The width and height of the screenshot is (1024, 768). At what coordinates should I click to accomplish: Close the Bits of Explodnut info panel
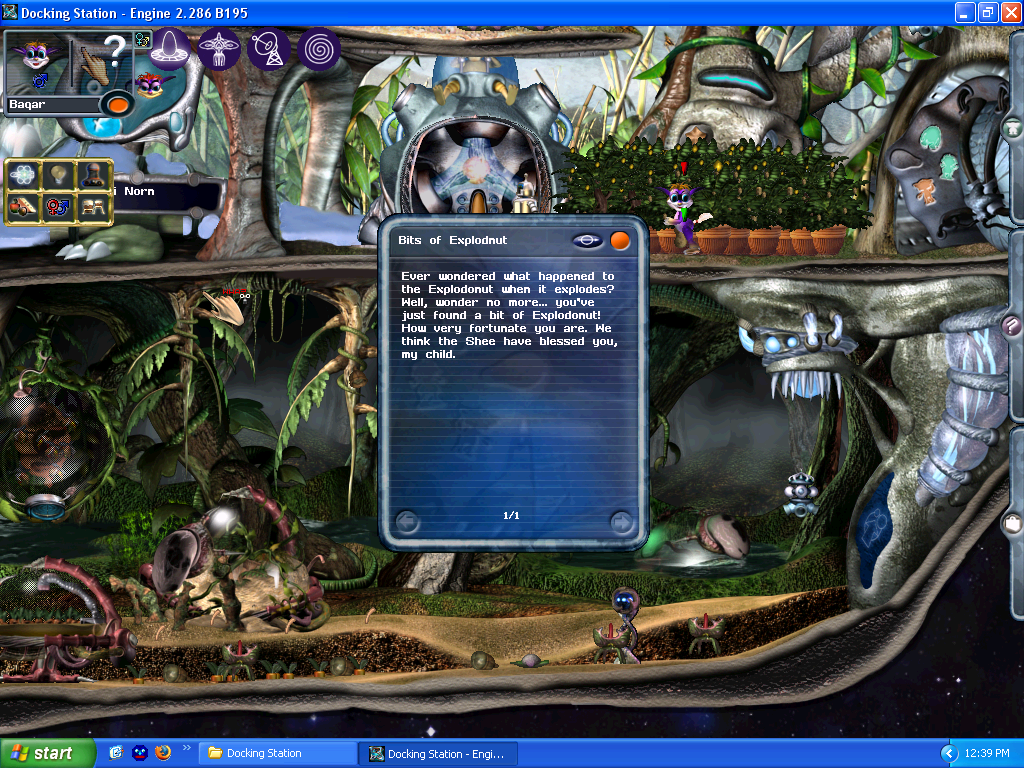point(620,240)
